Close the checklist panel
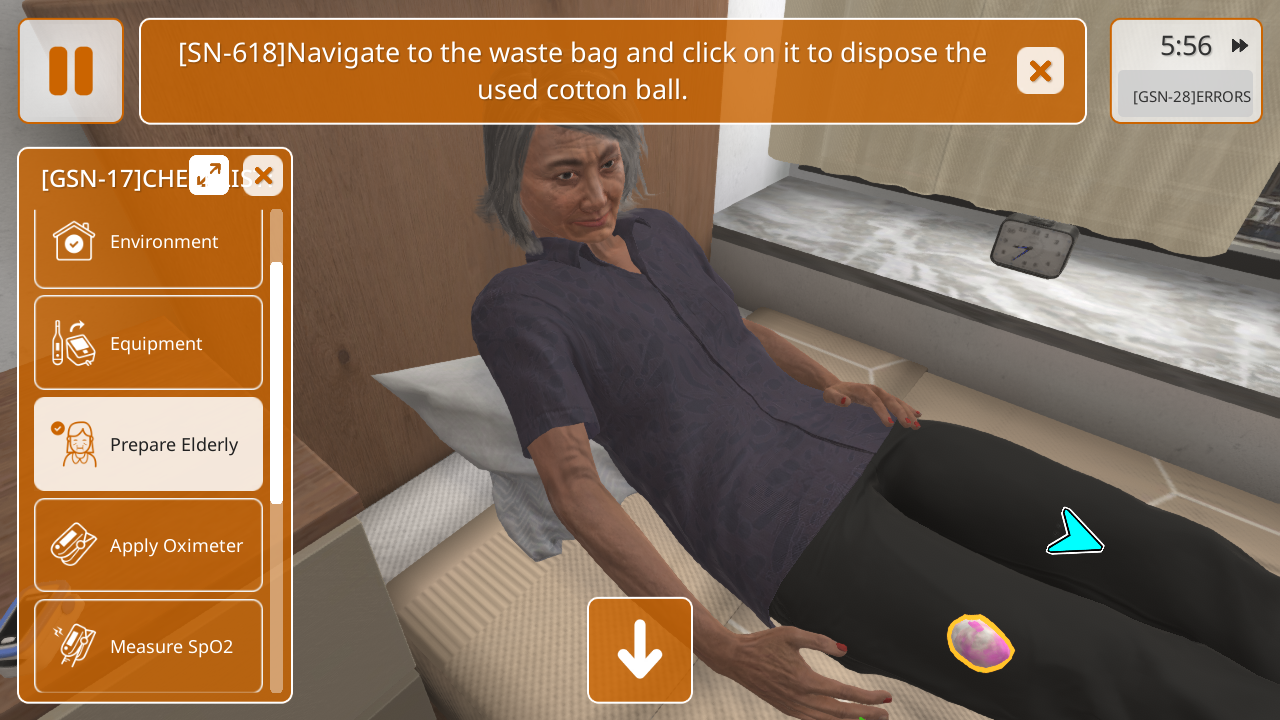Image resolution: width=1280 pixels, height=720 pixels. (263, 176)
